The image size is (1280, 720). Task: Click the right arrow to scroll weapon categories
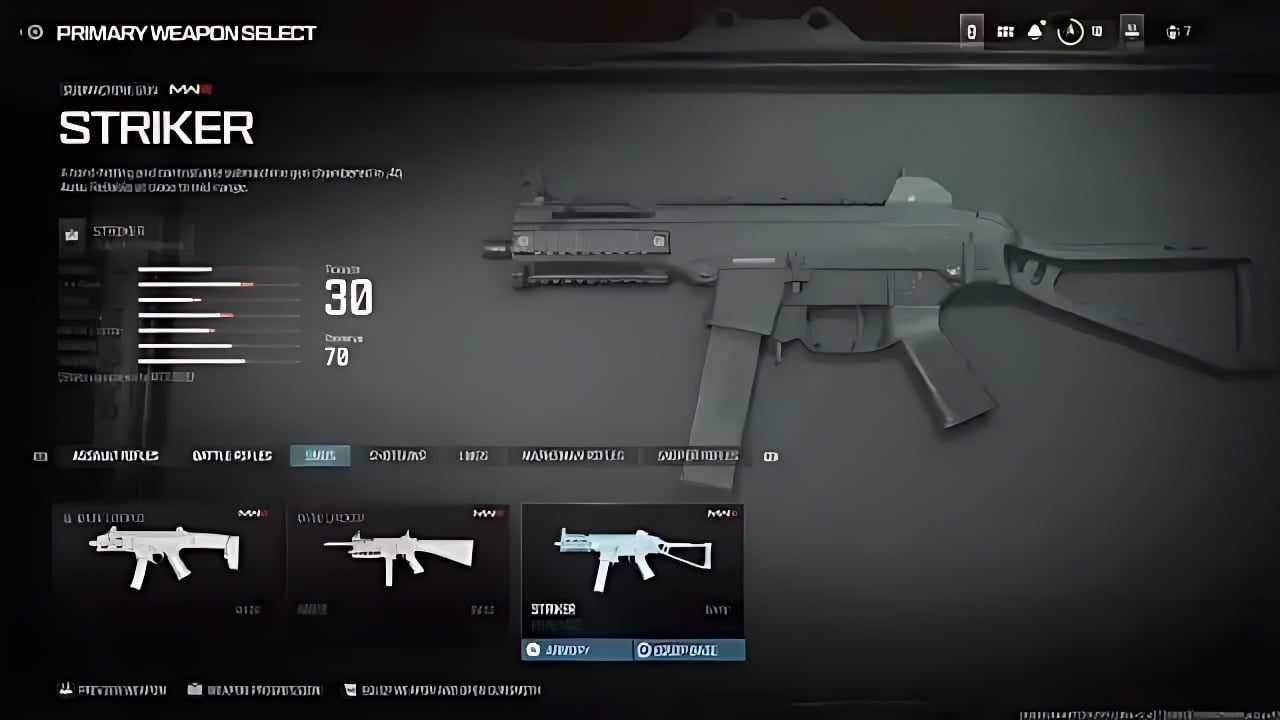pyautogui.click(x=771, y=456)
